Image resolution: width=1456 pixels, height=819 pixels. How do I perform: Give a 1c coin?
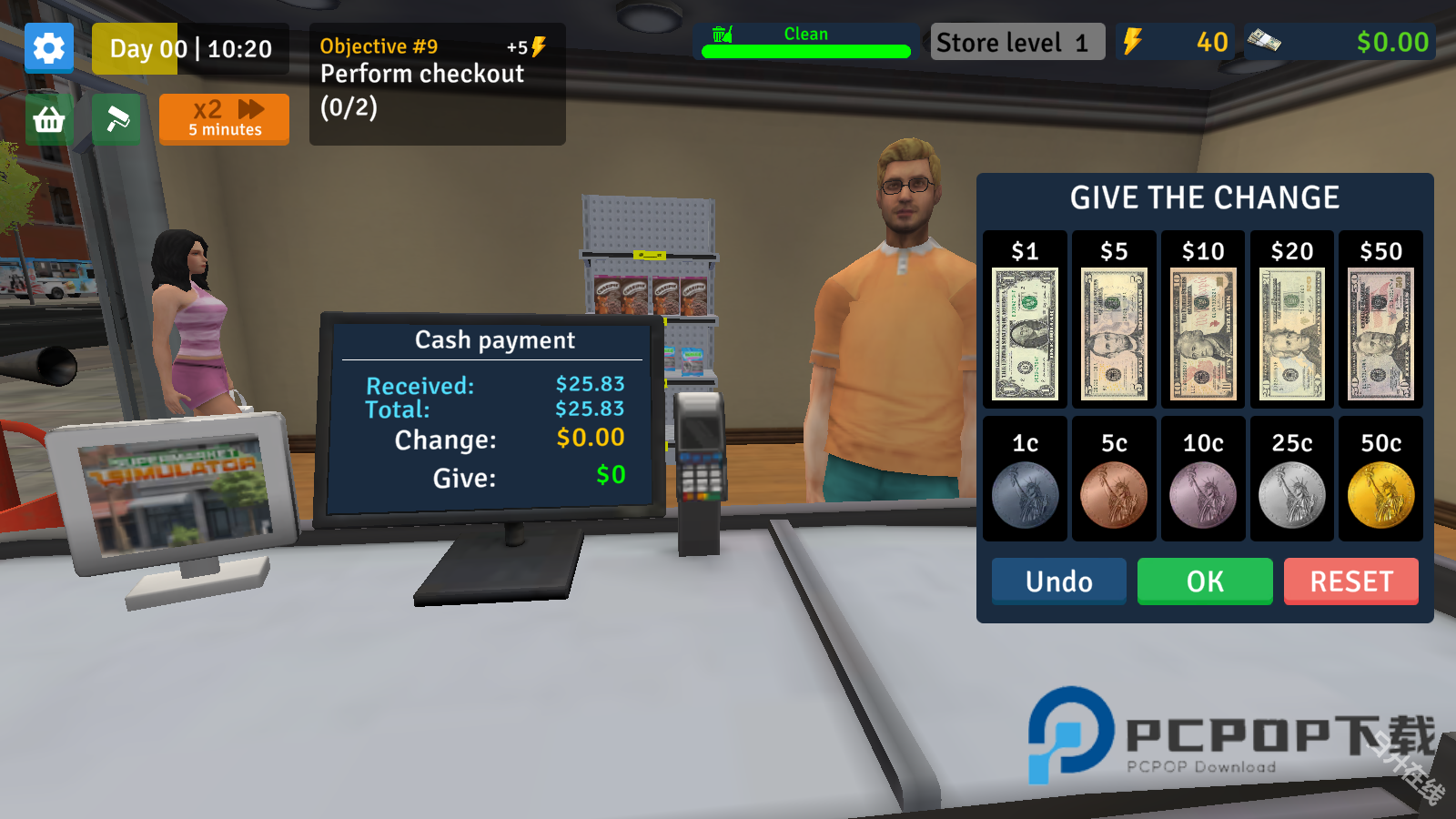point(1025,494)
